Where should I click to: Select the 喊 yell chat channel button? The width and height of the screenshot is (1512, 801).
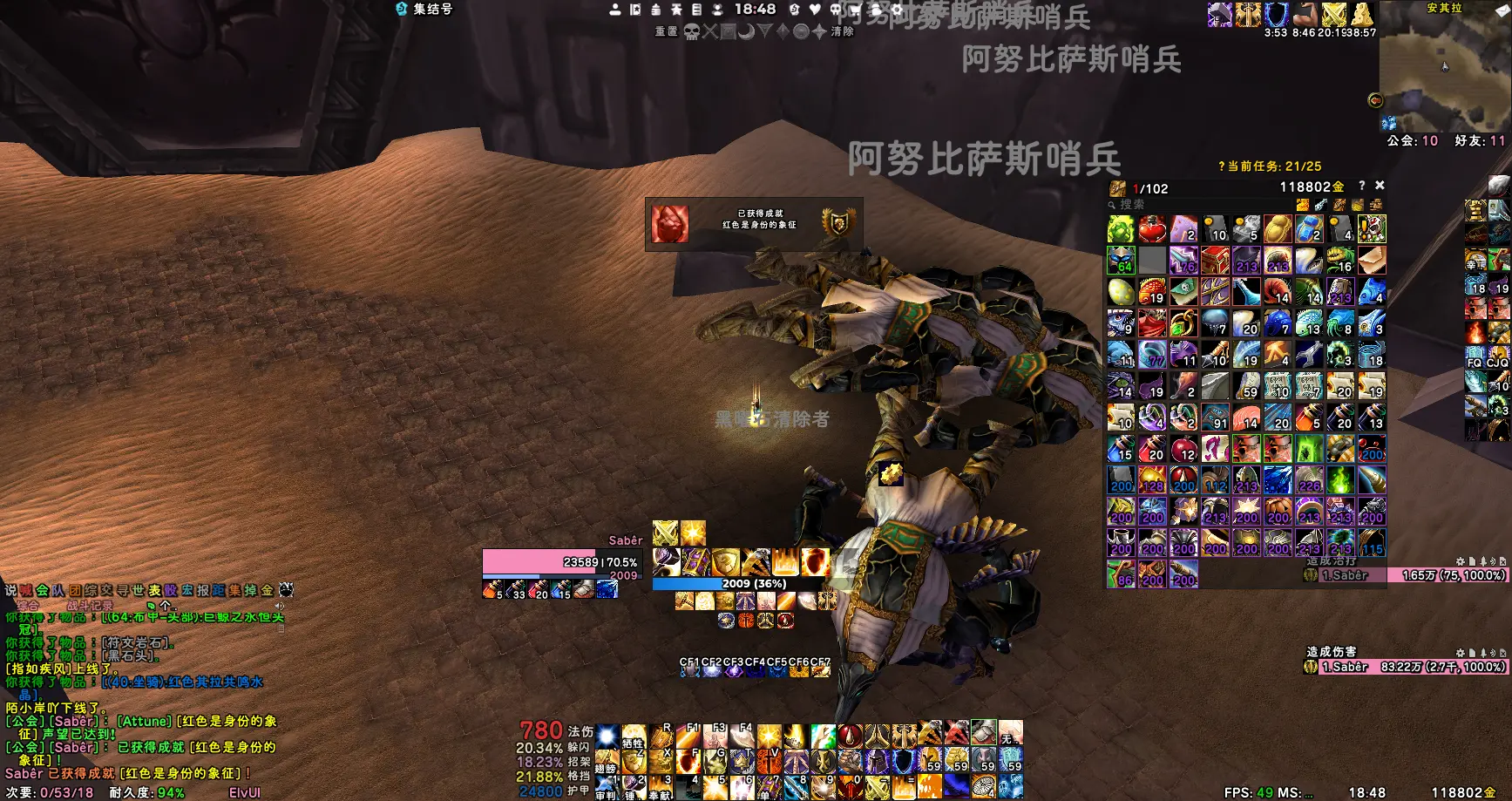(x=26, y=590)
